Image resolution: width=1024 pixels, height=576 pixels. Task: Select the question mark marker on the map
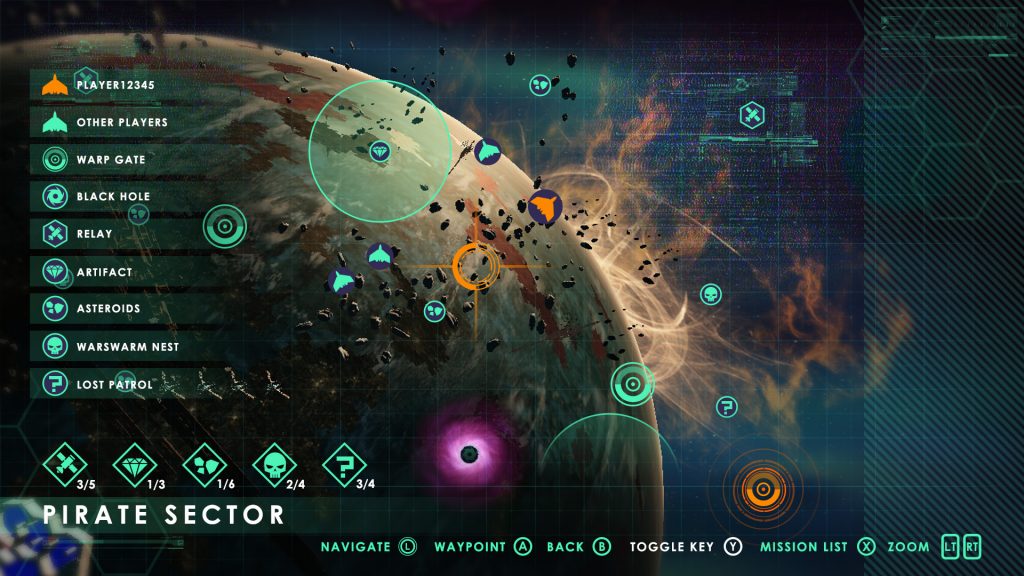pos(727,407)
